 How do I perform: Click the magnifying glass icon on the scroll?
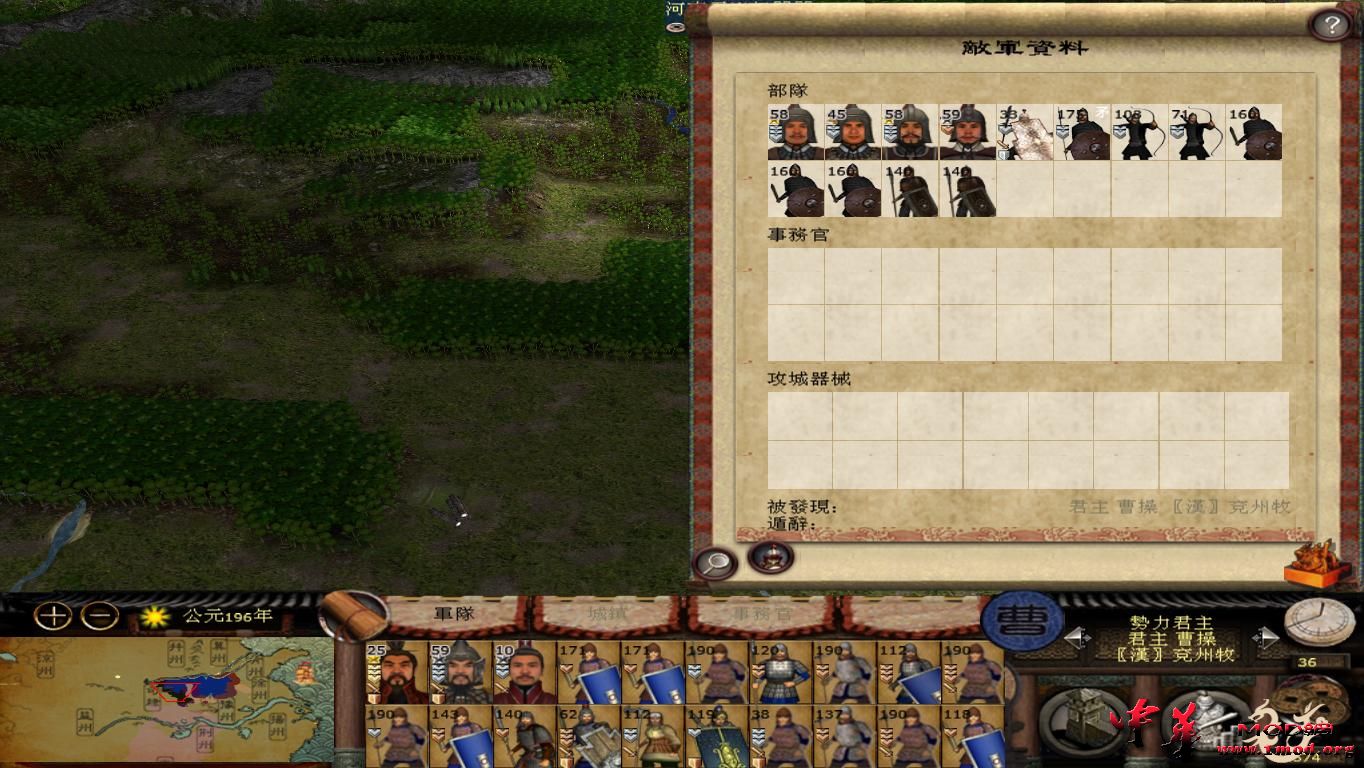714,563
